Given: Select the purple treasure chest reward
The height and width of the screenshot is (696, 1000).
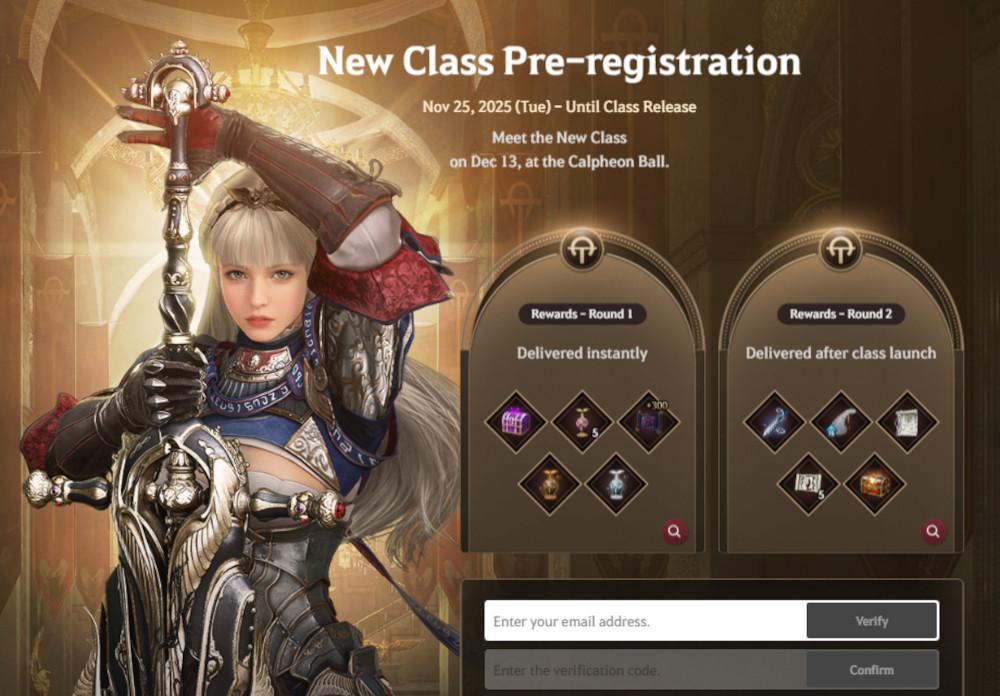Looking at the screenshot, I should pyautogui.click(x=517, y=421).
